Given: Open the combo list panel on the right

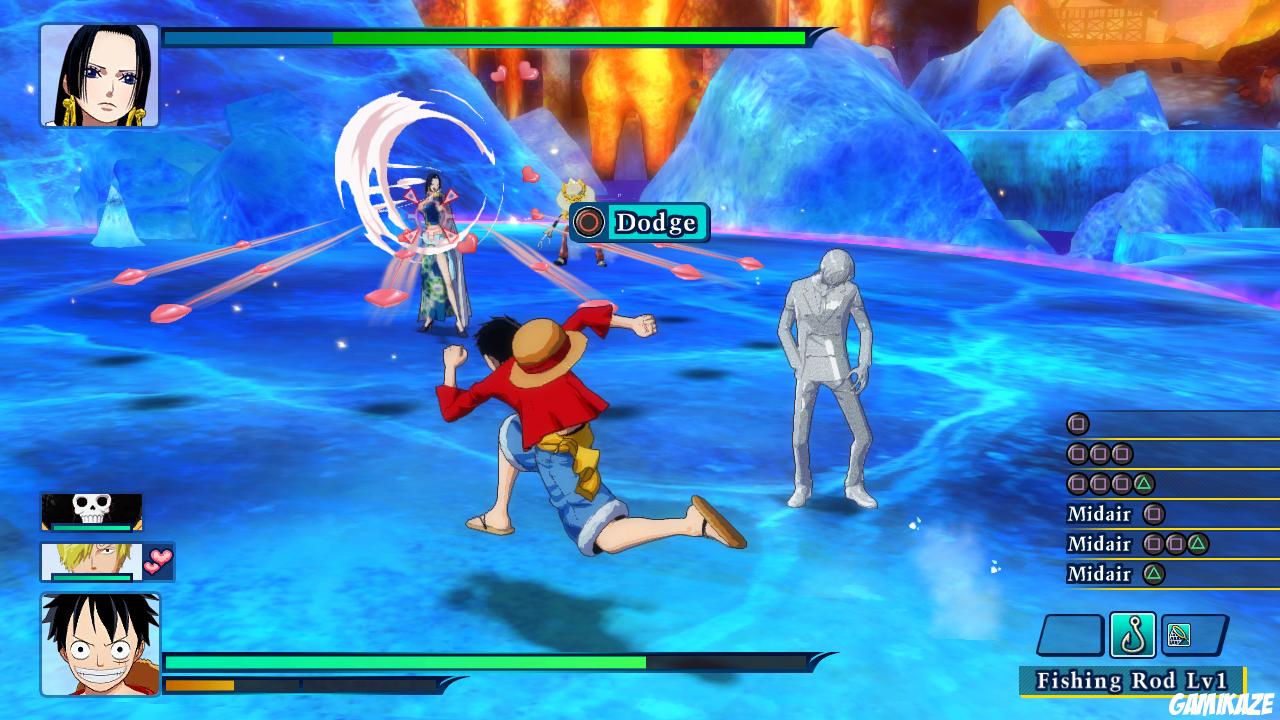Looking at the screenshot, I should pyautogui.click(x=1150, y=497).
